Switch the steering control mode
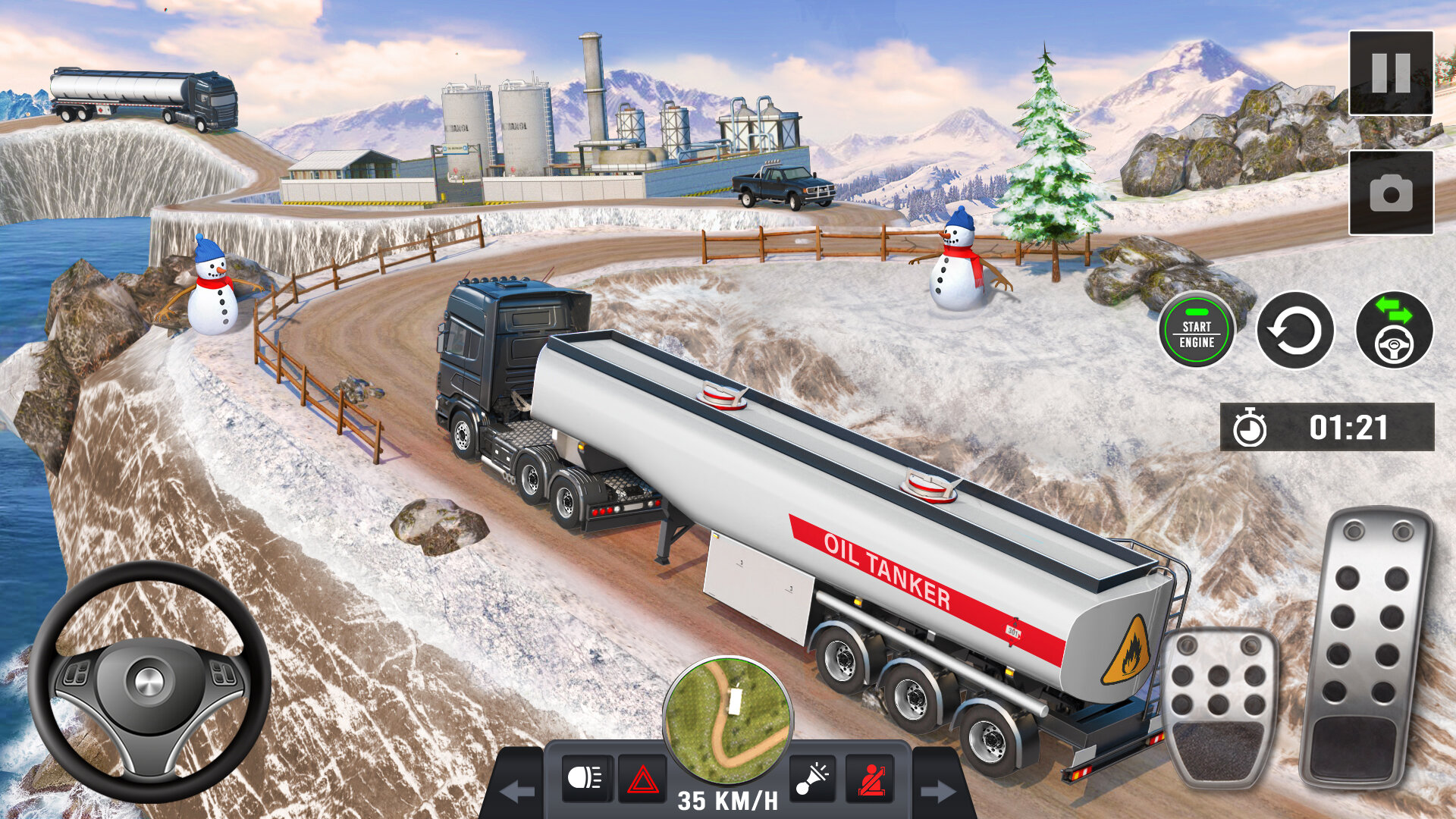The width and height of the screenshot is (1456, 819). pyautogui.click(x=1394, y=330)
